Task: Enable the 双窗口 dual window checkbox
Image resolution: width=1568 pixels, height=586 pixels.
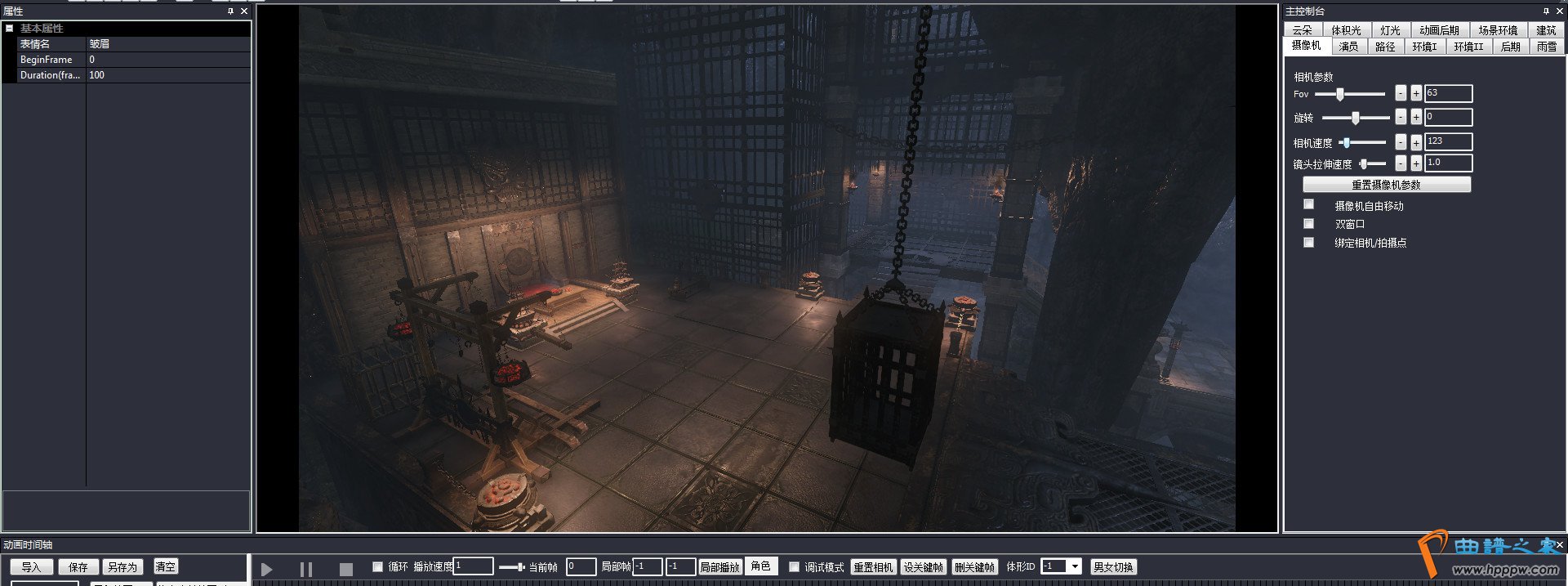Action: click(x=1308, y=223)
